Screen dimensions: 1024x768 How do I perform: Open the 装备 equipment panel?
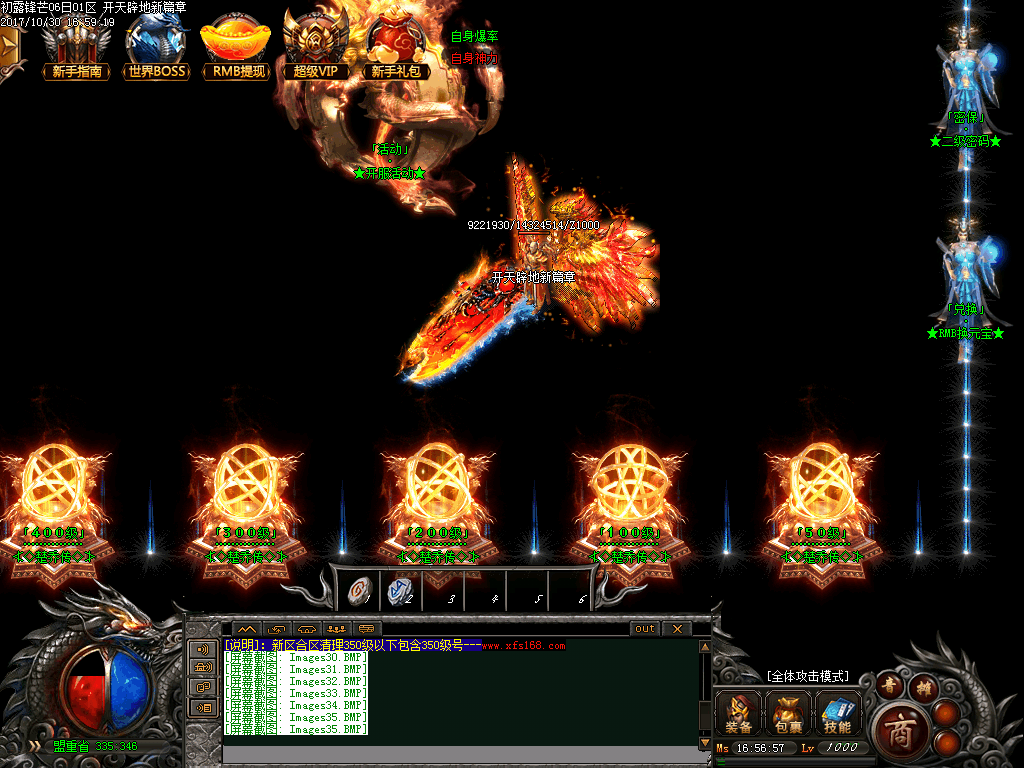point(738,711)
